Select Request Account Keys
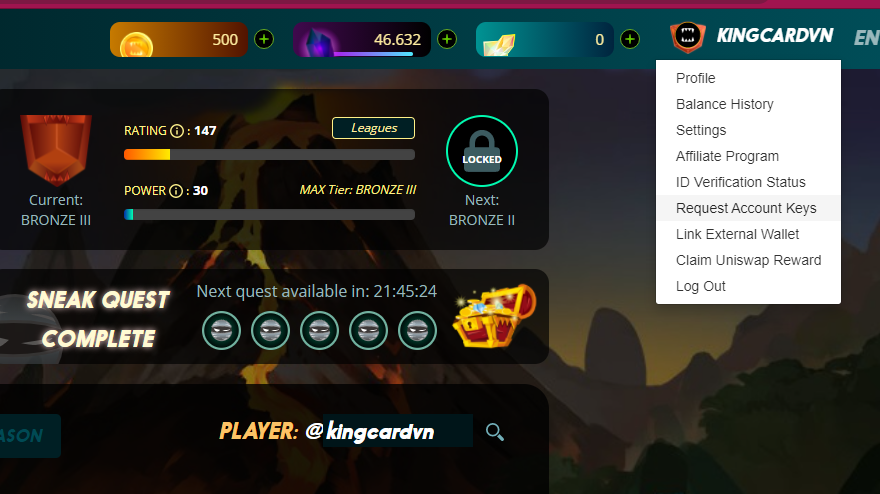This screenshot has width=880, height=494. point(746,208)
